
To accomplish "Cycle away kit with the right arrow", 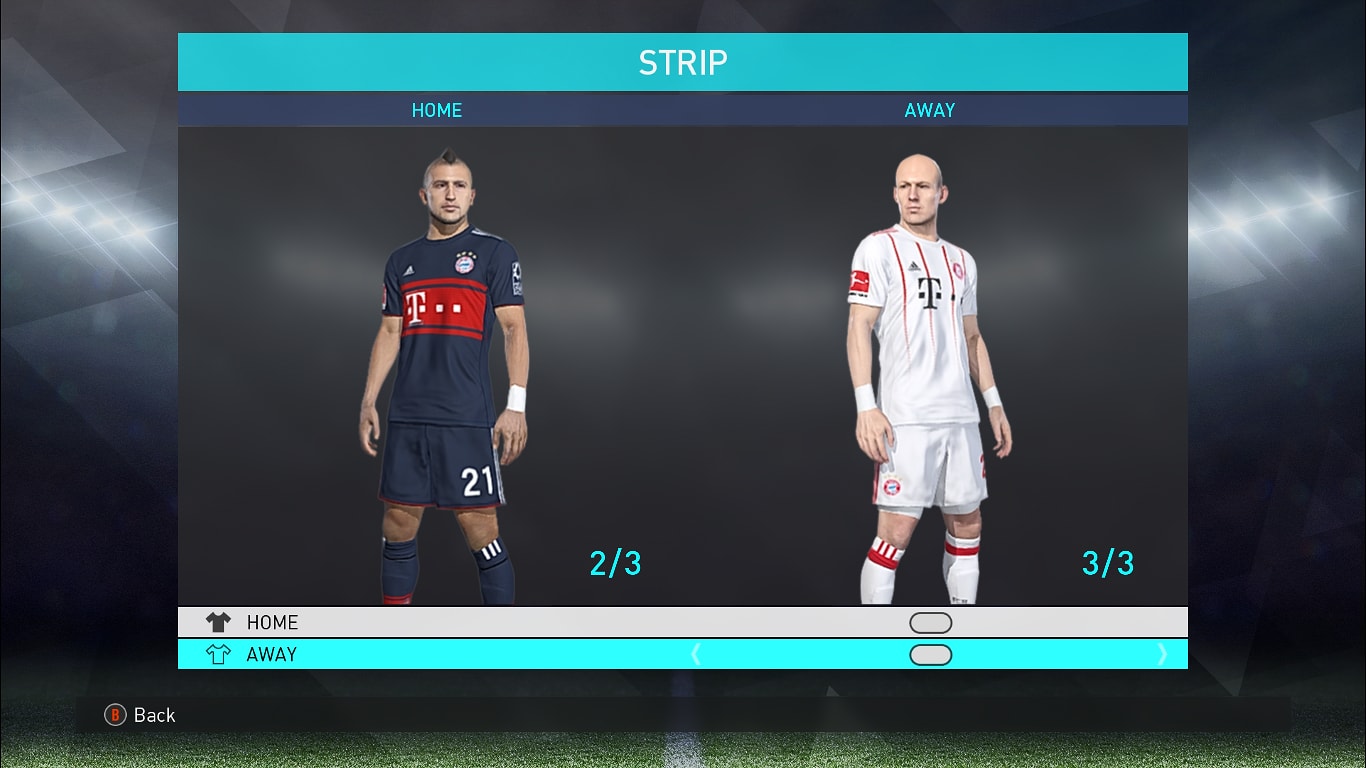I will coord(1161,655).
